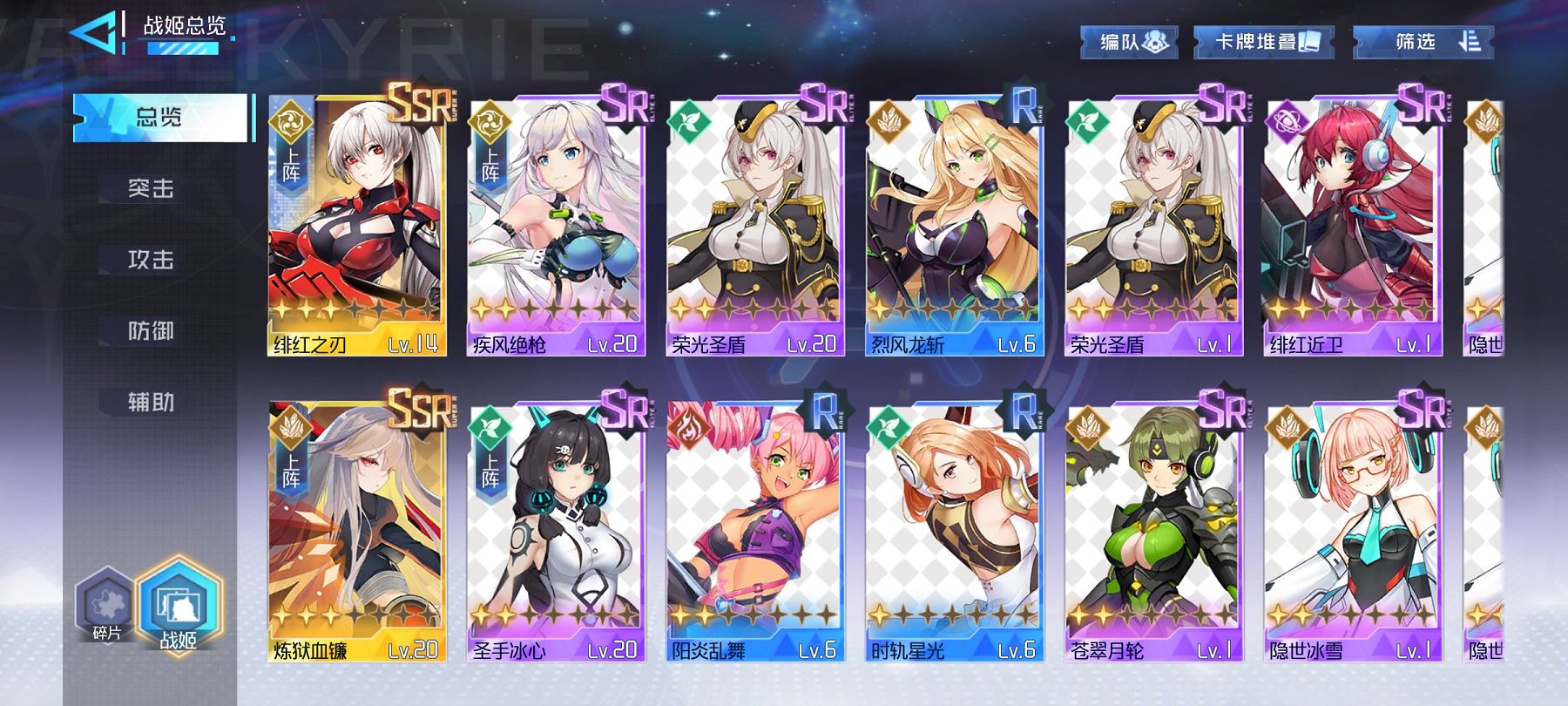Screen dimensions: 1568x706
Task: Switch to the 总览 overview tab
Action: (x=162, y=117)
